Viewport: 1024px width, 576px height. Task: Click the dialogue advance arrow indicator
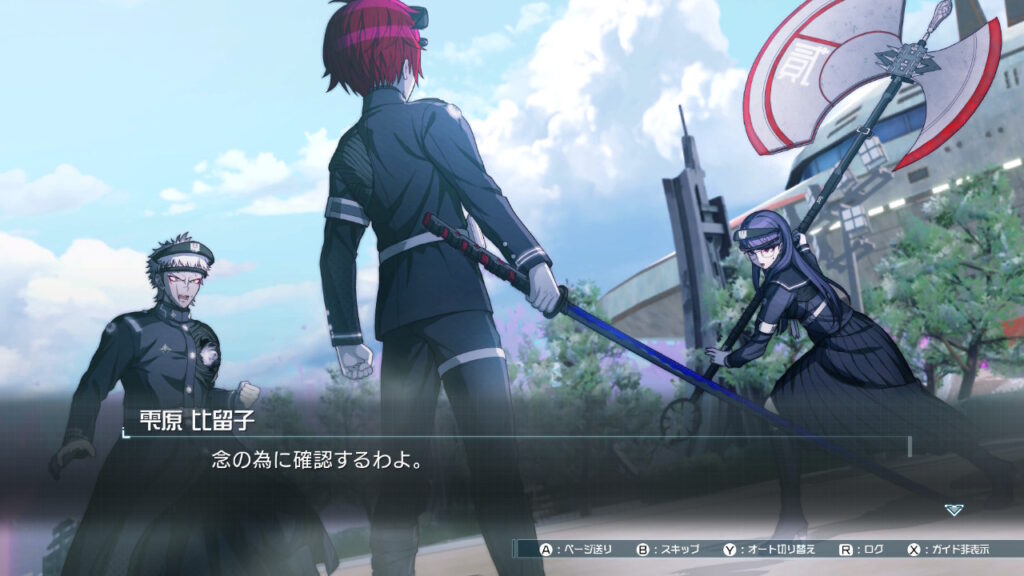[953, 510]
